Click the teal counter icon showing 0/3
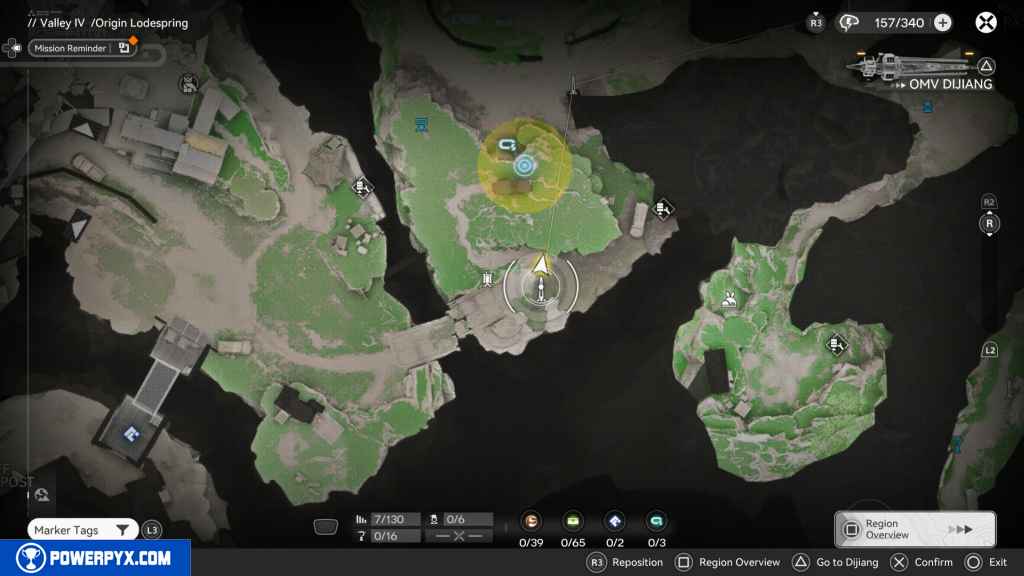 point(656,521)
